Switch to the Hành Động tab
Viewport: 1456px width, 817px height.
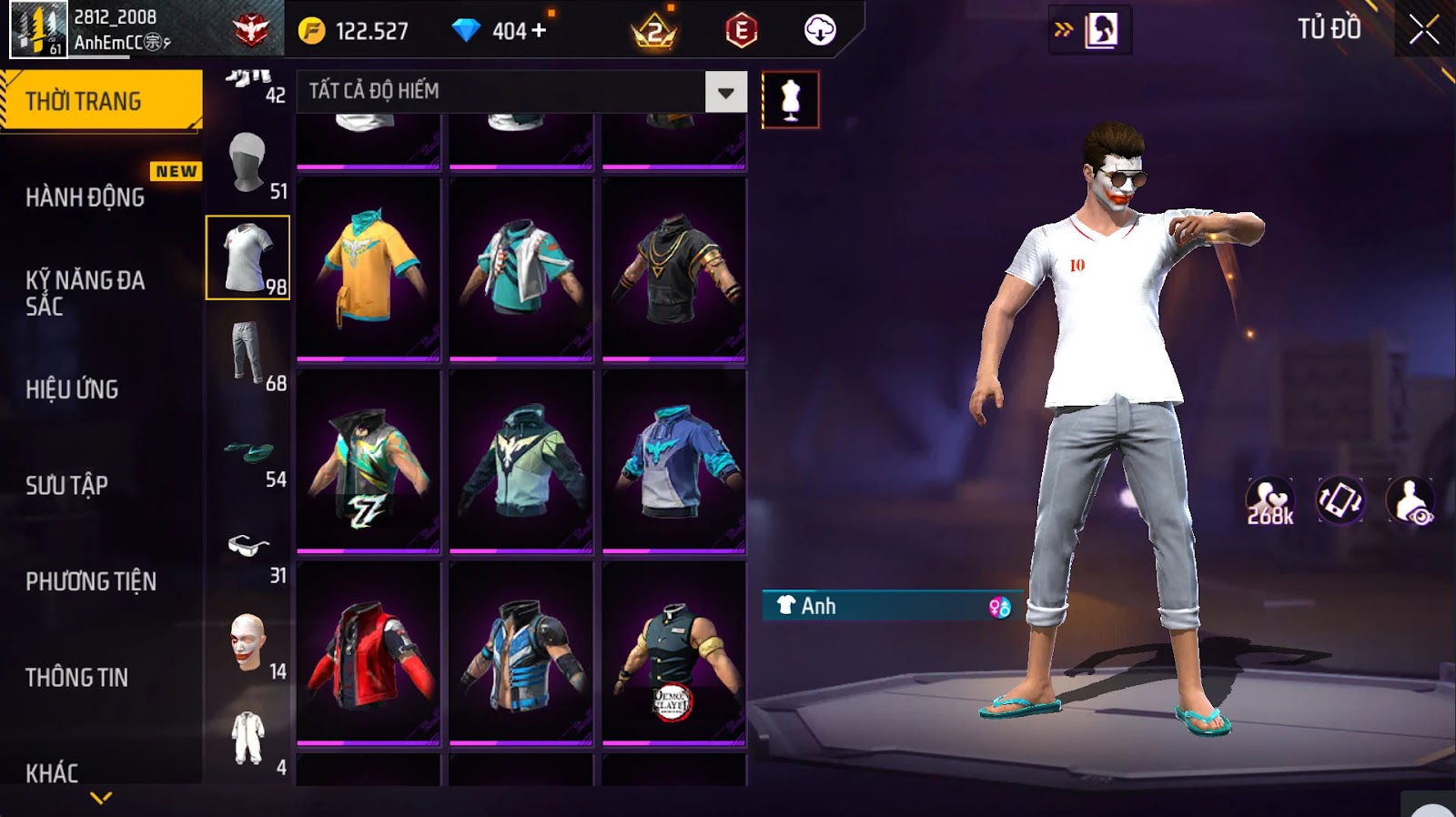(x=86, y=197)
